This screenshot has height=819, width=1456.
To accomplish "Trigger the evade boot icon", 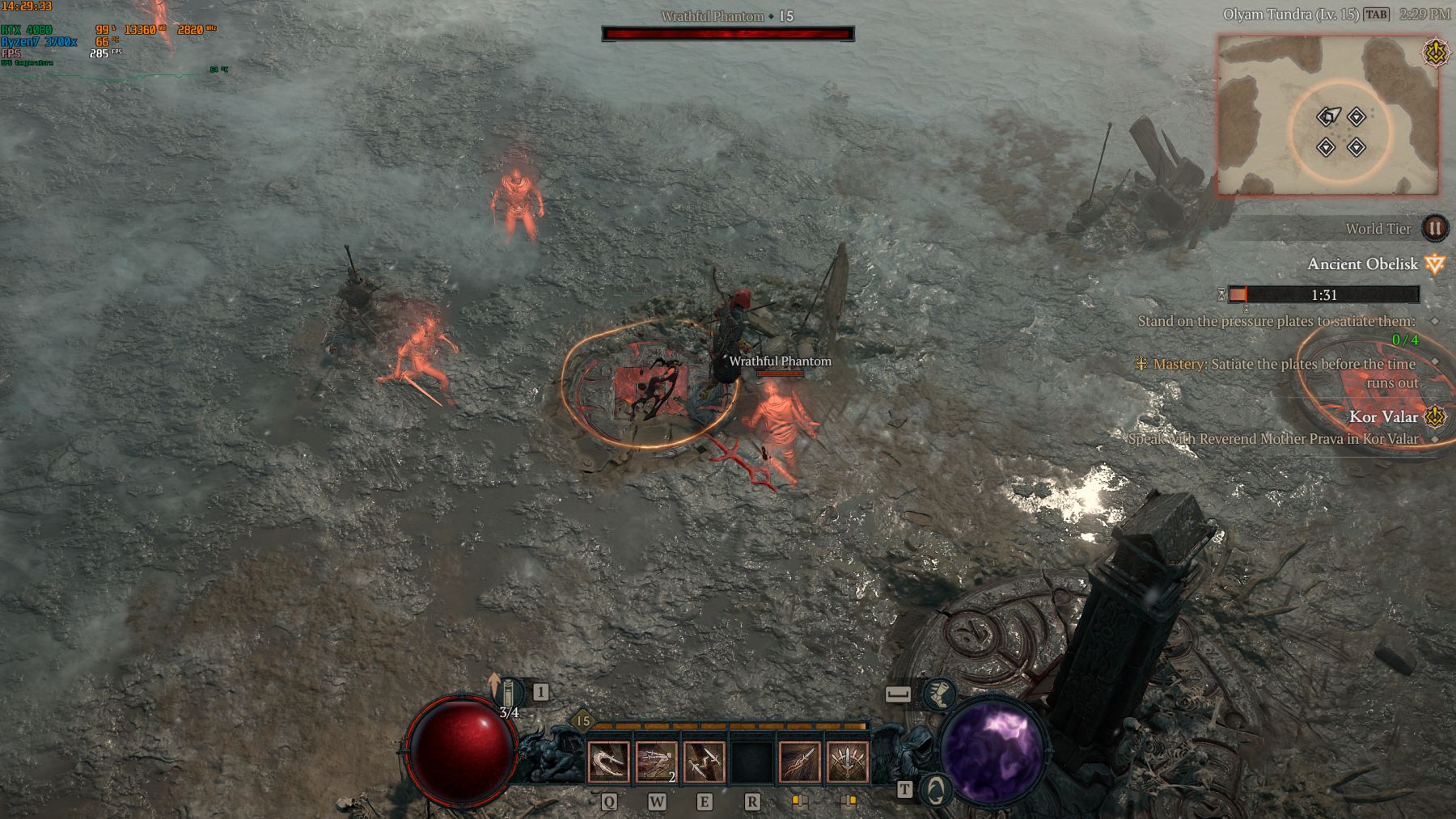I will point(938,694).
